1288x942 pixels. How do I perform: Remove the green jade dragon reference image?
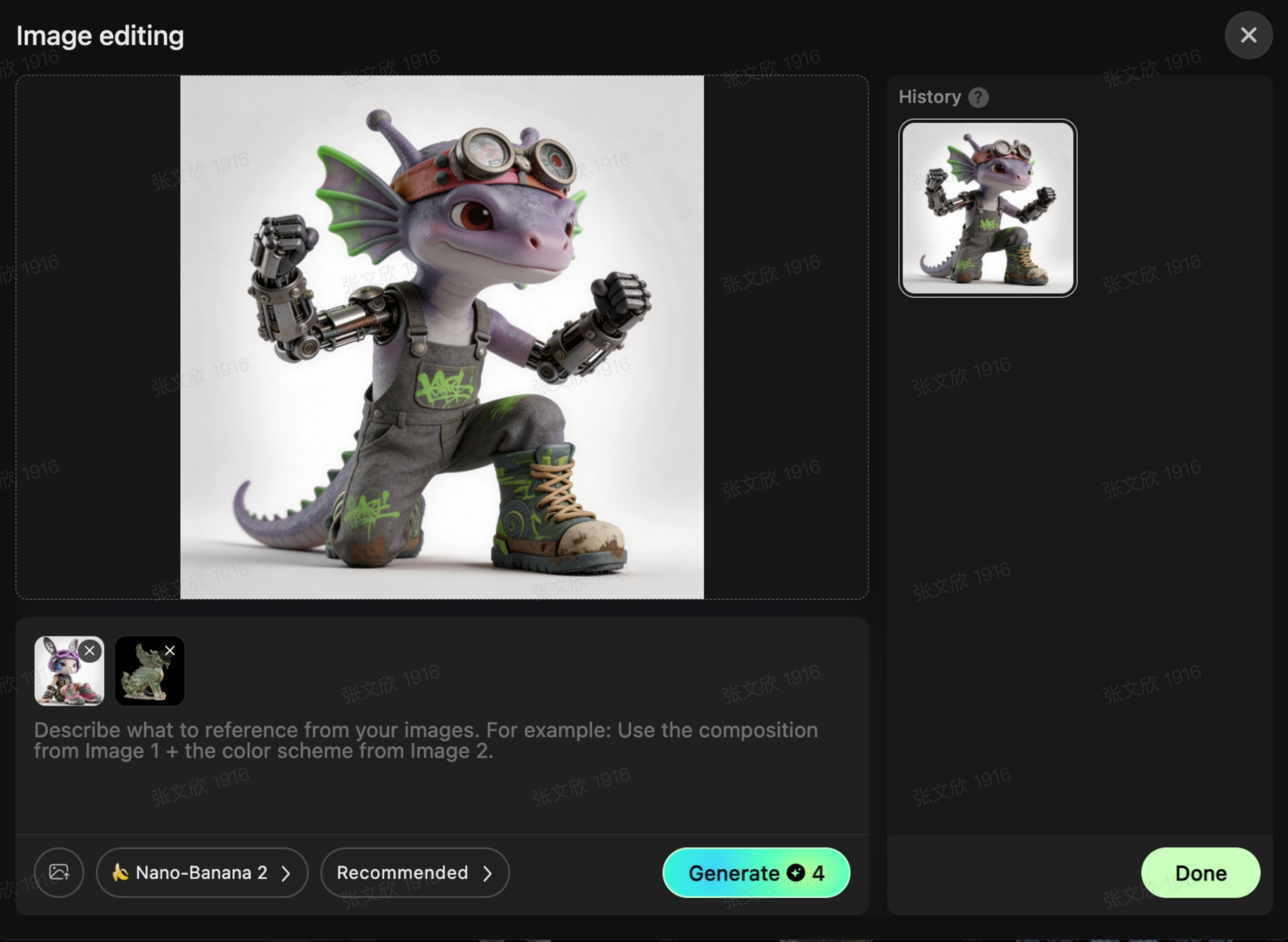pos(170,650)
